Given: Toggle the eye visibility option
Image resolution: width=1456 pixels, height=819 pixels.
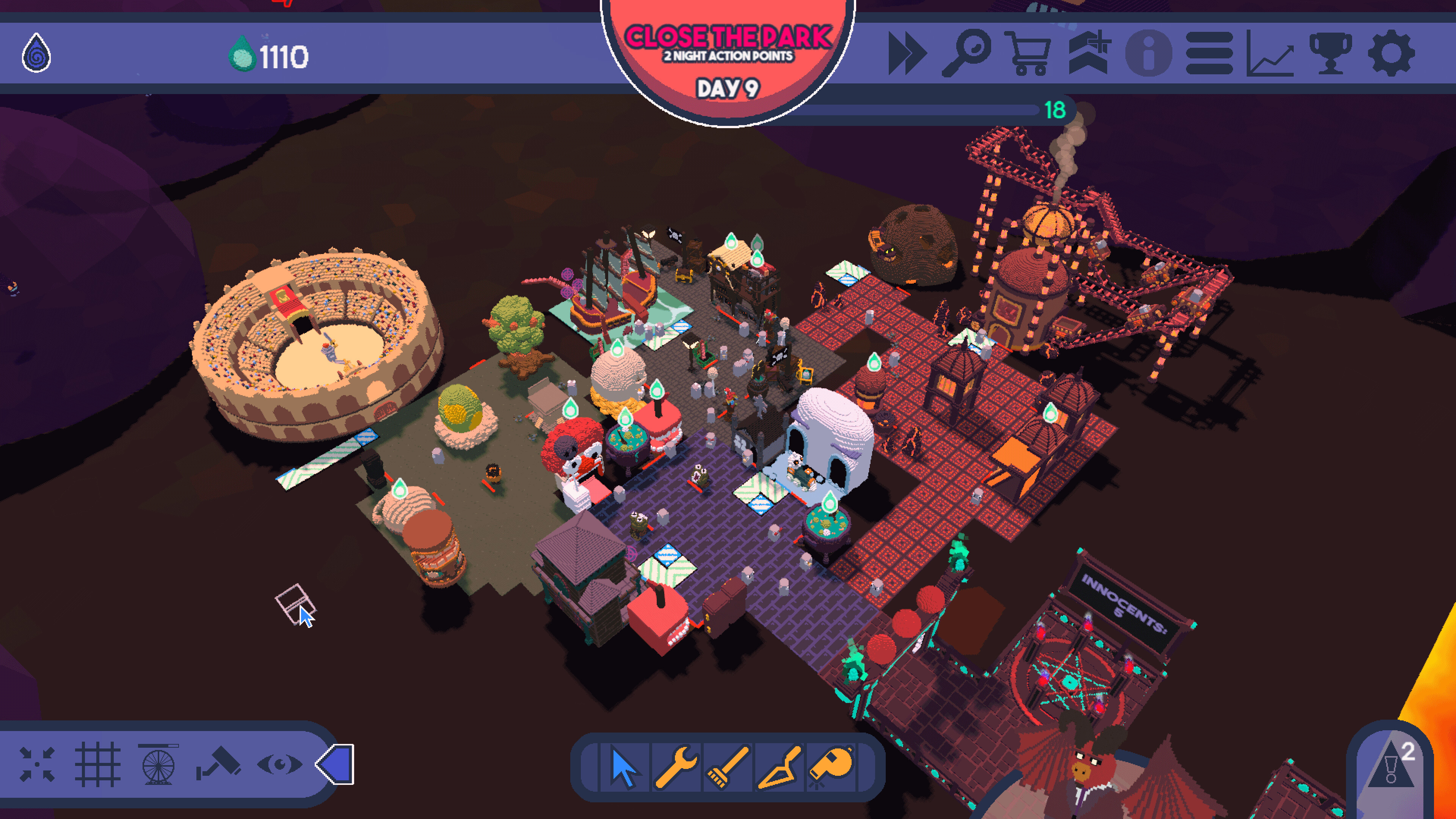Looking at the screenshot, I should 279,765.
